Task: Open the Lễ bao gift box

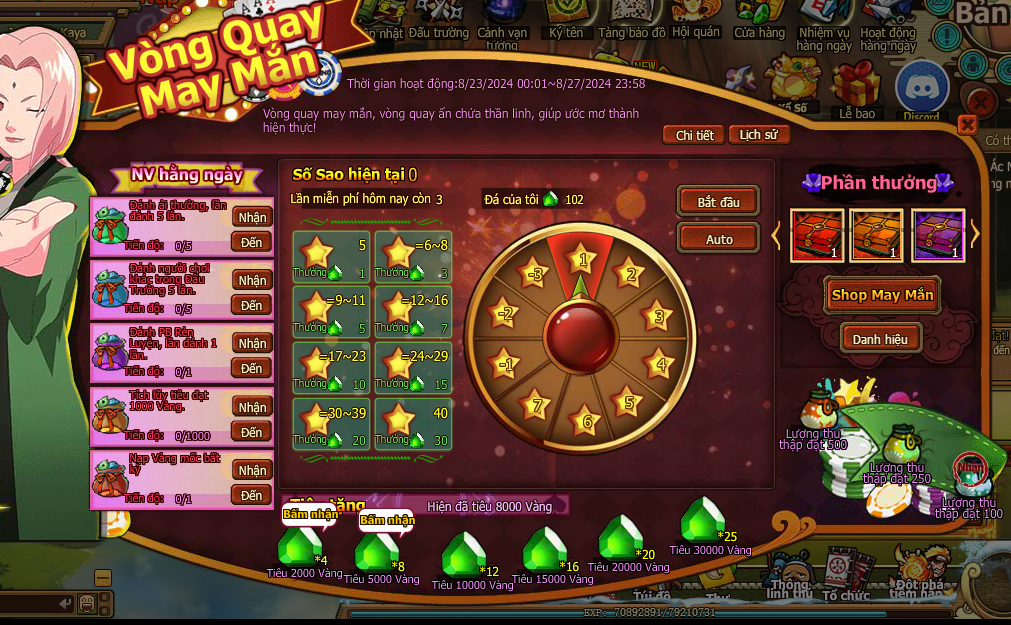Action: [x=856, y=88]
